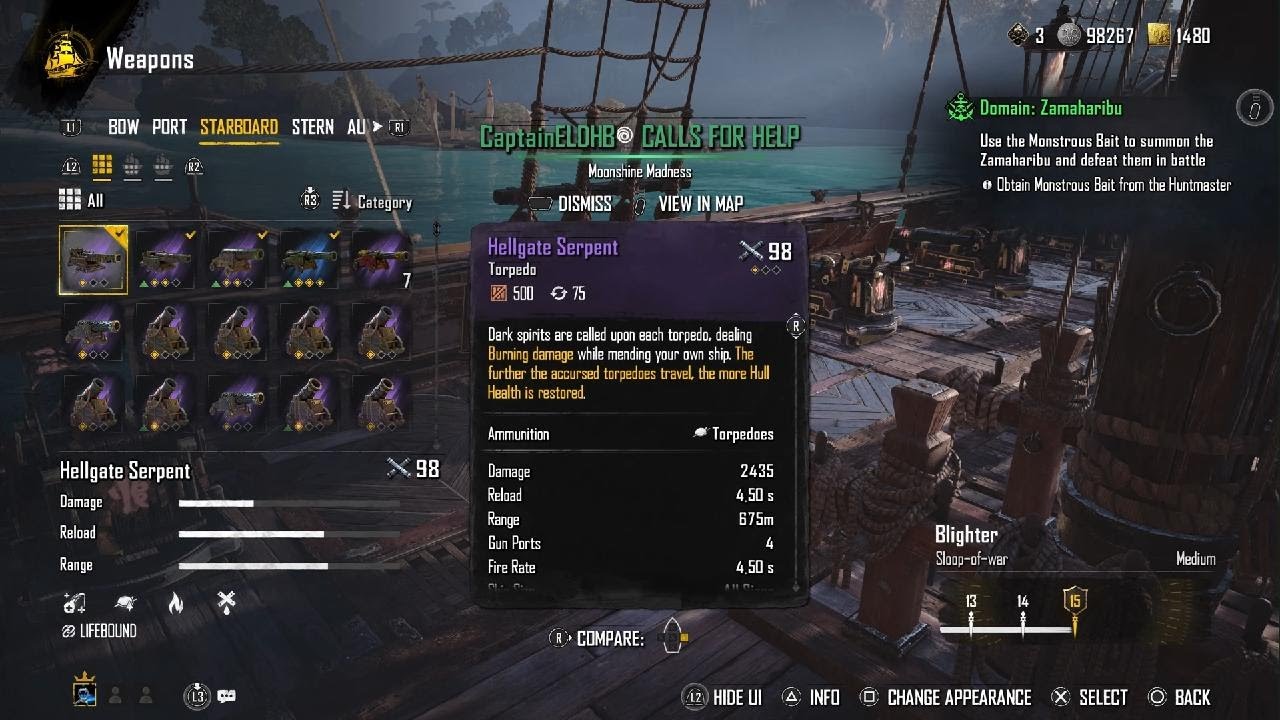Image resolution: width=1280 pixels, height=720 pixels.
Task: Open the chat bubble icon
Action: (226, 696)
